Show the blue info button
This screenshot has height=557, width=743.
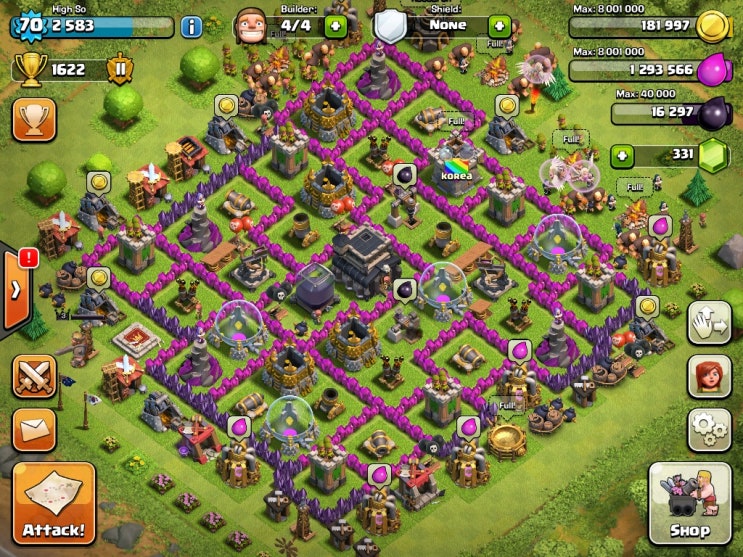191,27
